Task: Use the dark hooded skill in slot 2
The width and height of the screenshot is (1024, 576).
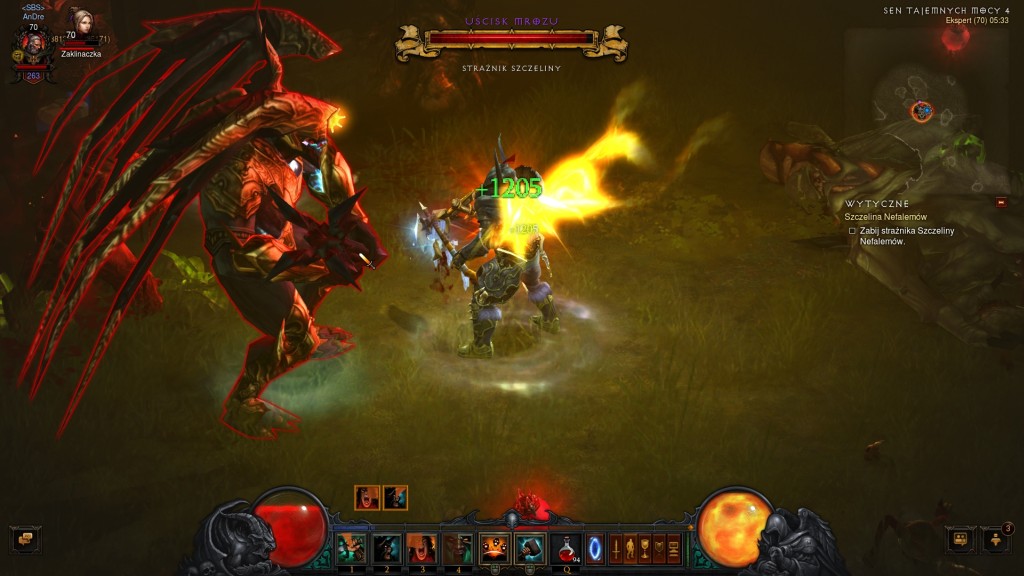Action: coord(386,547)
